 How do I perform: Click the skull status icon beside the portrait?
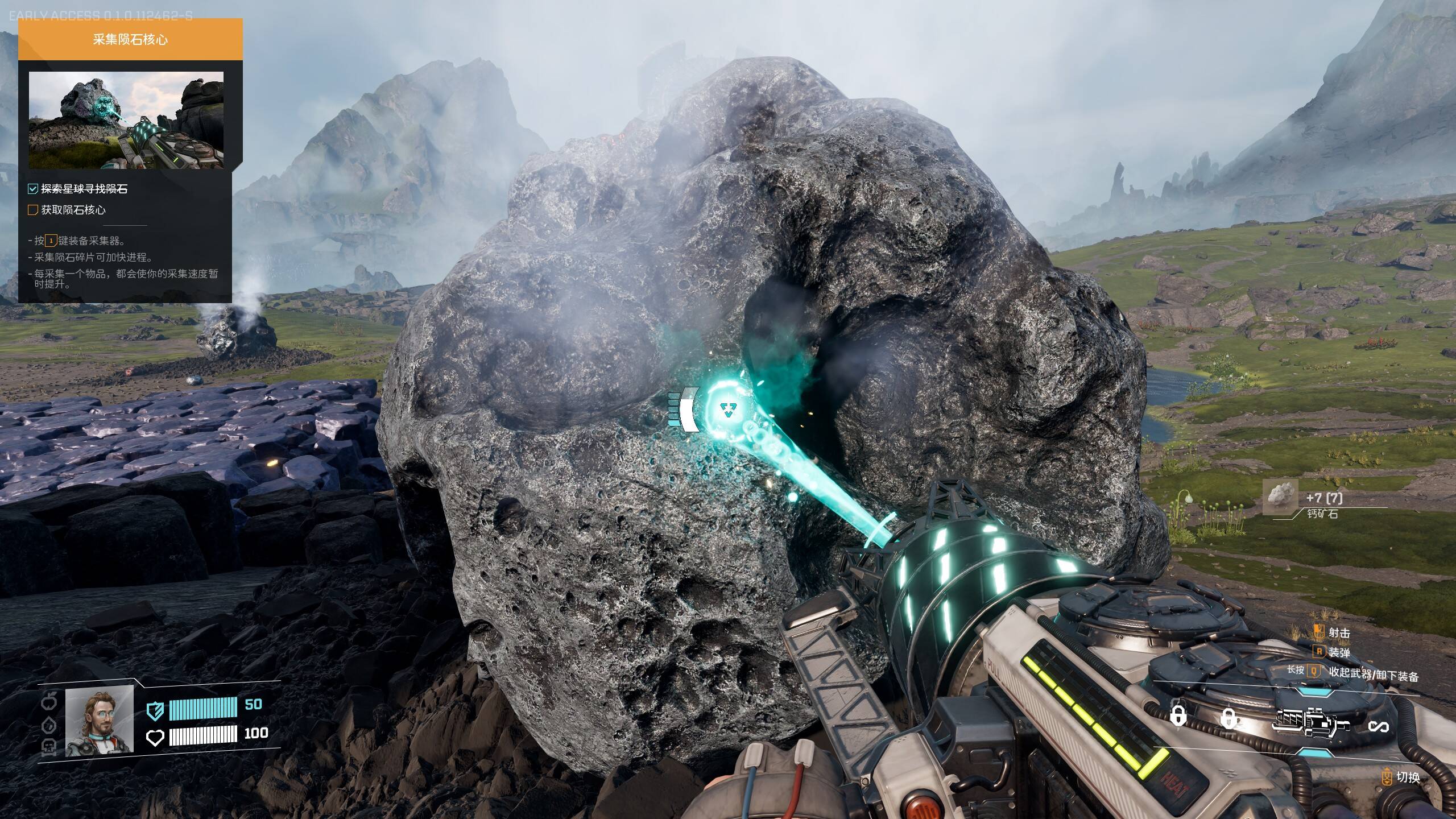(49, 747)
